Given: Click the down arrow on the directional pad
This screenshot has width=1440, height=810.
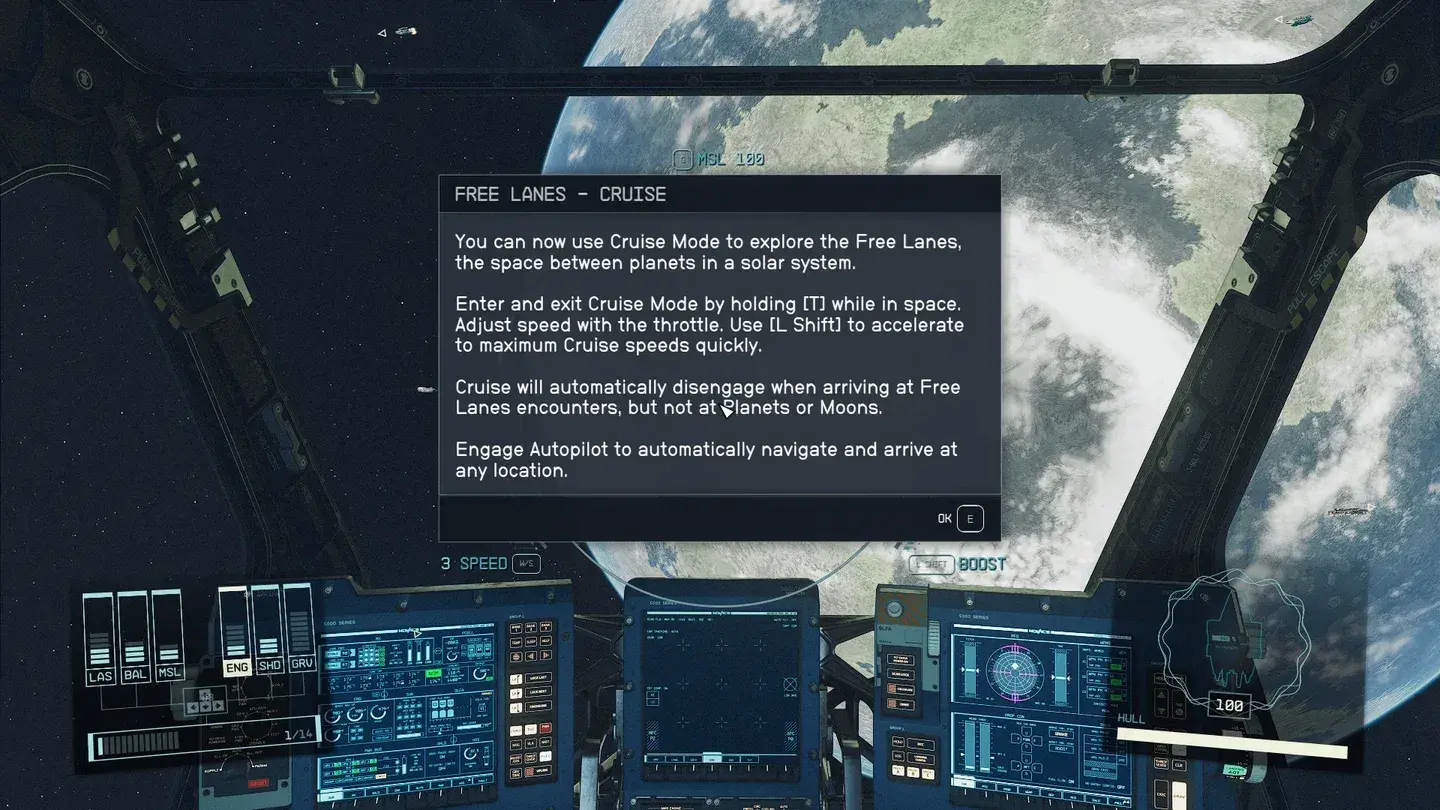Looking at the screenshot, I should pyautogui.click(x=206, y=706).
